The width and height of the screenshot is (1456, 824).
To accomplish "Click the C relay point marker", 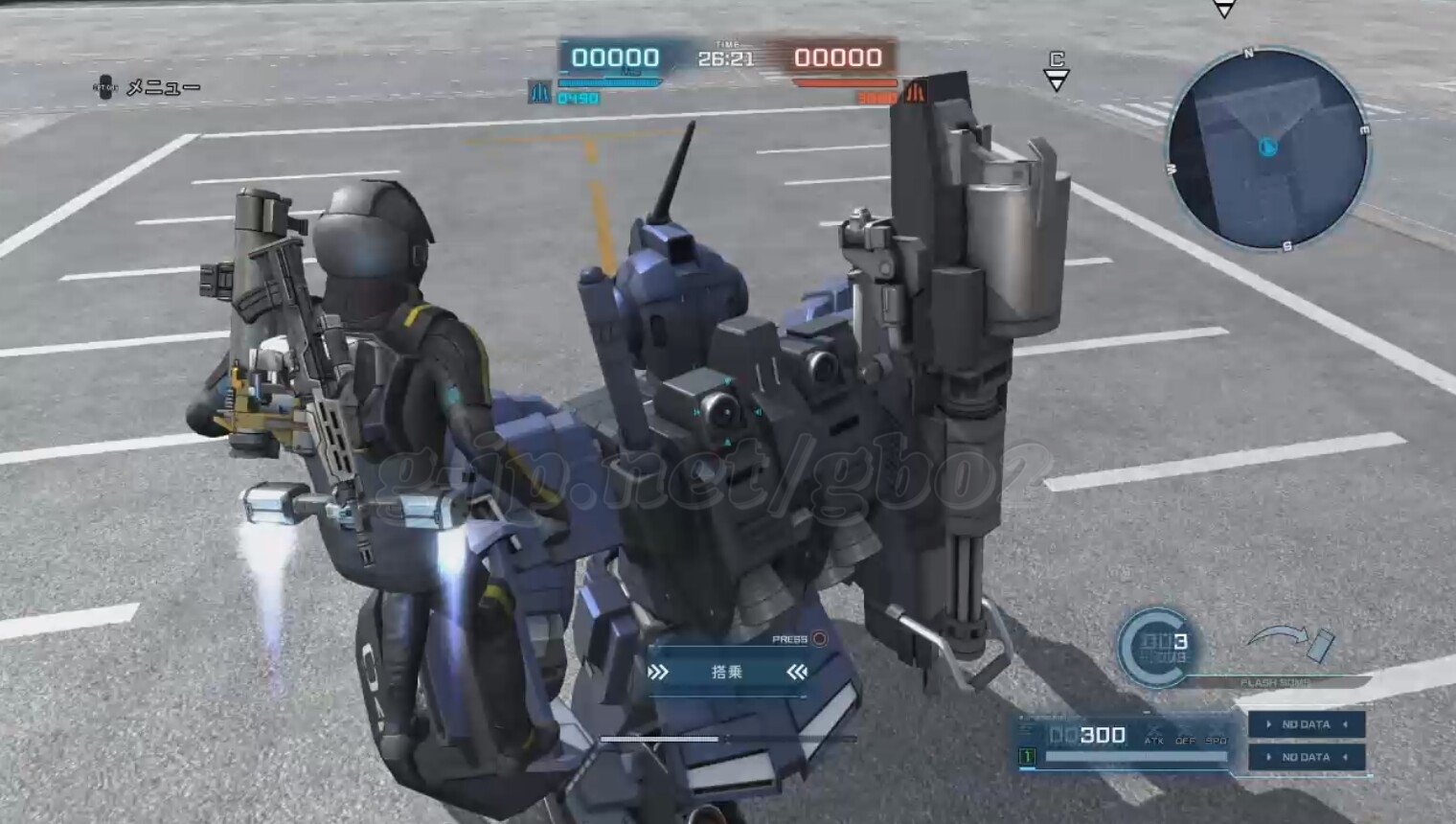I will click(x=1057, y=71).
